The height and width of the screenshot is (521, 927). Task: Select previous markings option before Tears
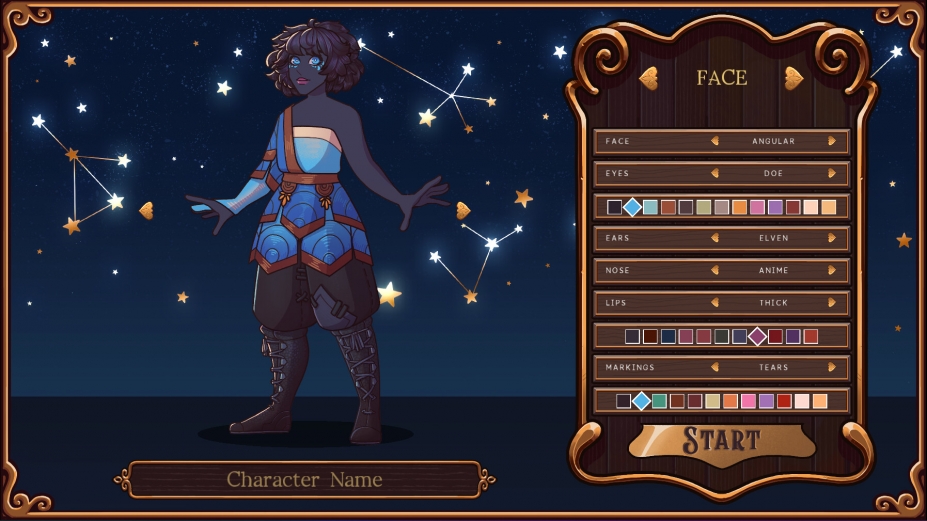(x=715, y=368)
